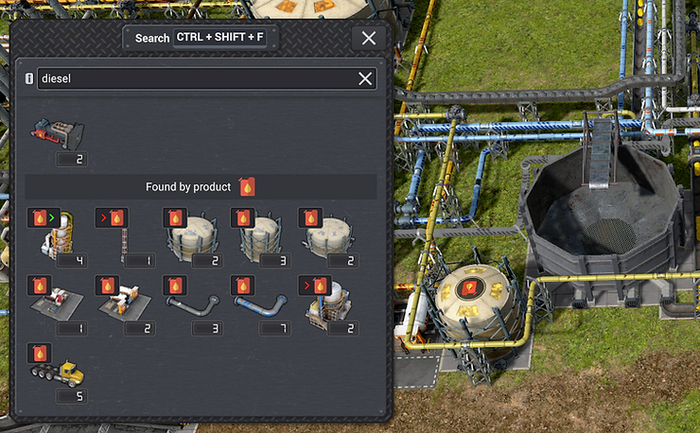Close the Search window

pos(369,38)
